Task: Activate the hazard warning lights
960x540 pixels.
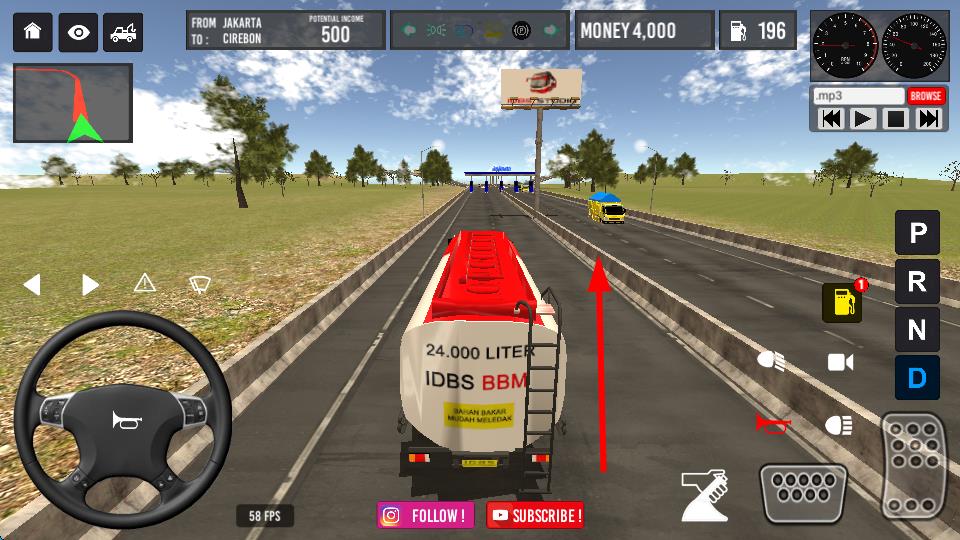Action: pos(145,284)
